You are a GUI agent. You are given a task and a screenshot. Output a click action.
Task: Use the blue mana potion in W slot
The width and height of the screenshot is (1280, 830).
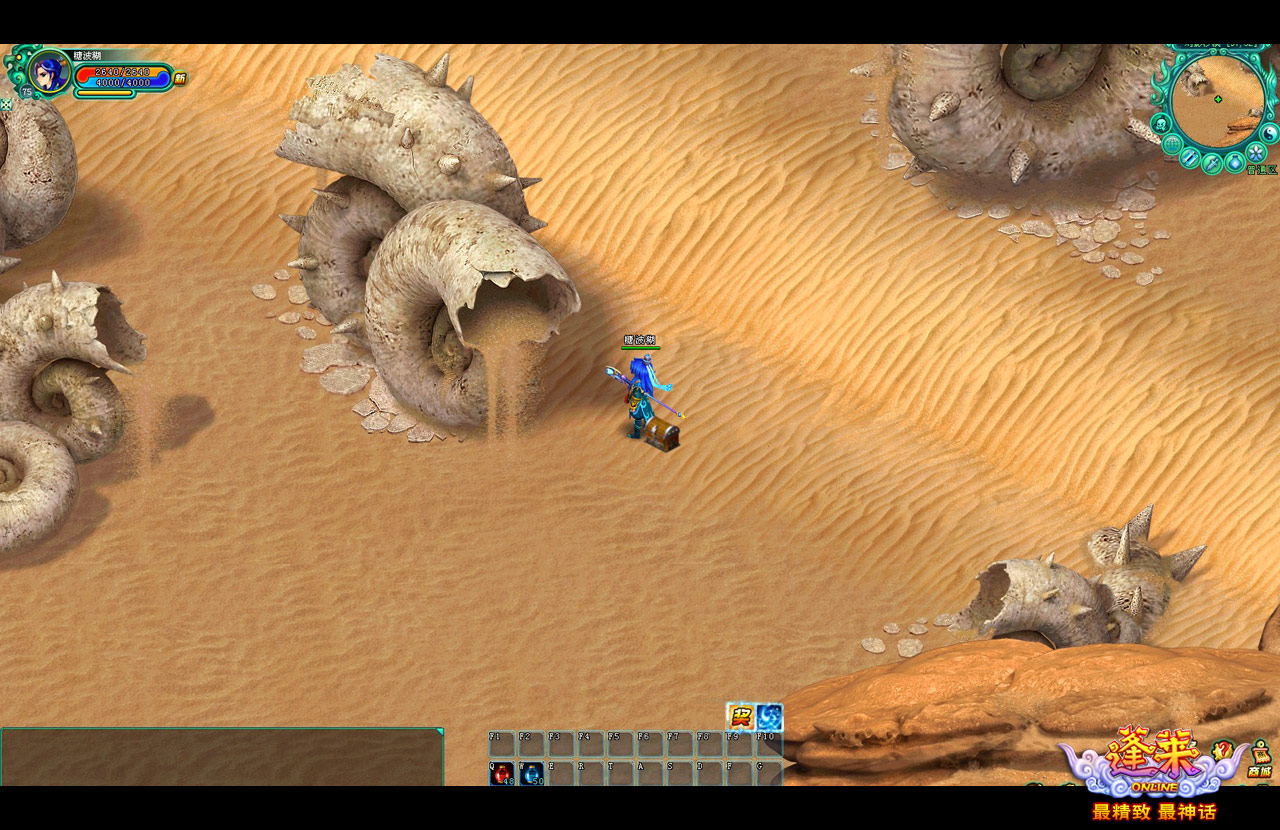pyautogui.click(x=531, y=773)
